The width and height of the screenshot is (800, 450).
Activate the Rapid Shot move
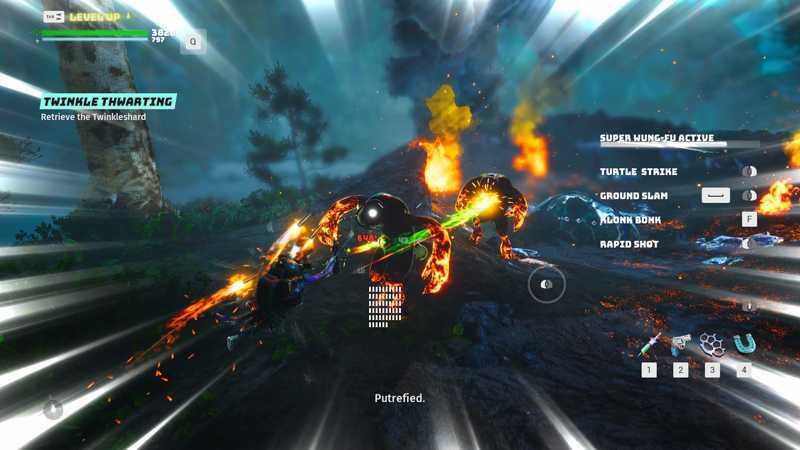[x=629, y=244]
